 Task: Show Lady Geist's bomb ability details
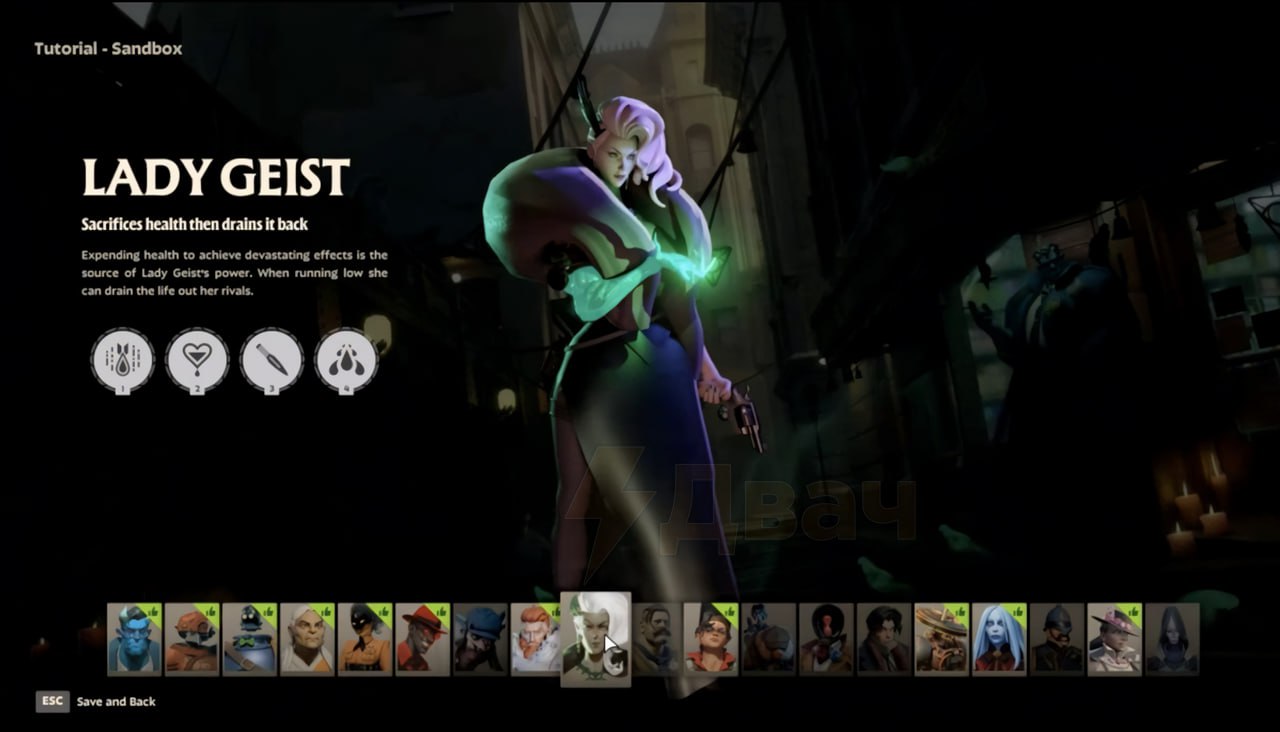click(123, 360)
